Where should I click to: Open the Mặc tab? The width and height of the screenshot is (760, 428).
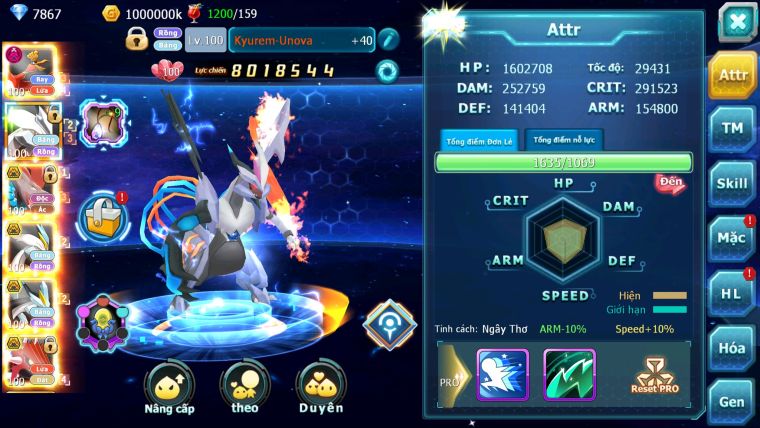point(733,238)
